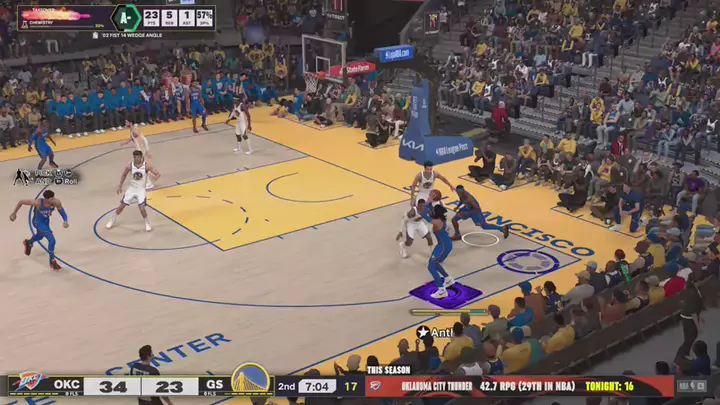Select the Oklahoma City Thunder logo on scoreboard

pyautogui.click(x=28, y=385)
